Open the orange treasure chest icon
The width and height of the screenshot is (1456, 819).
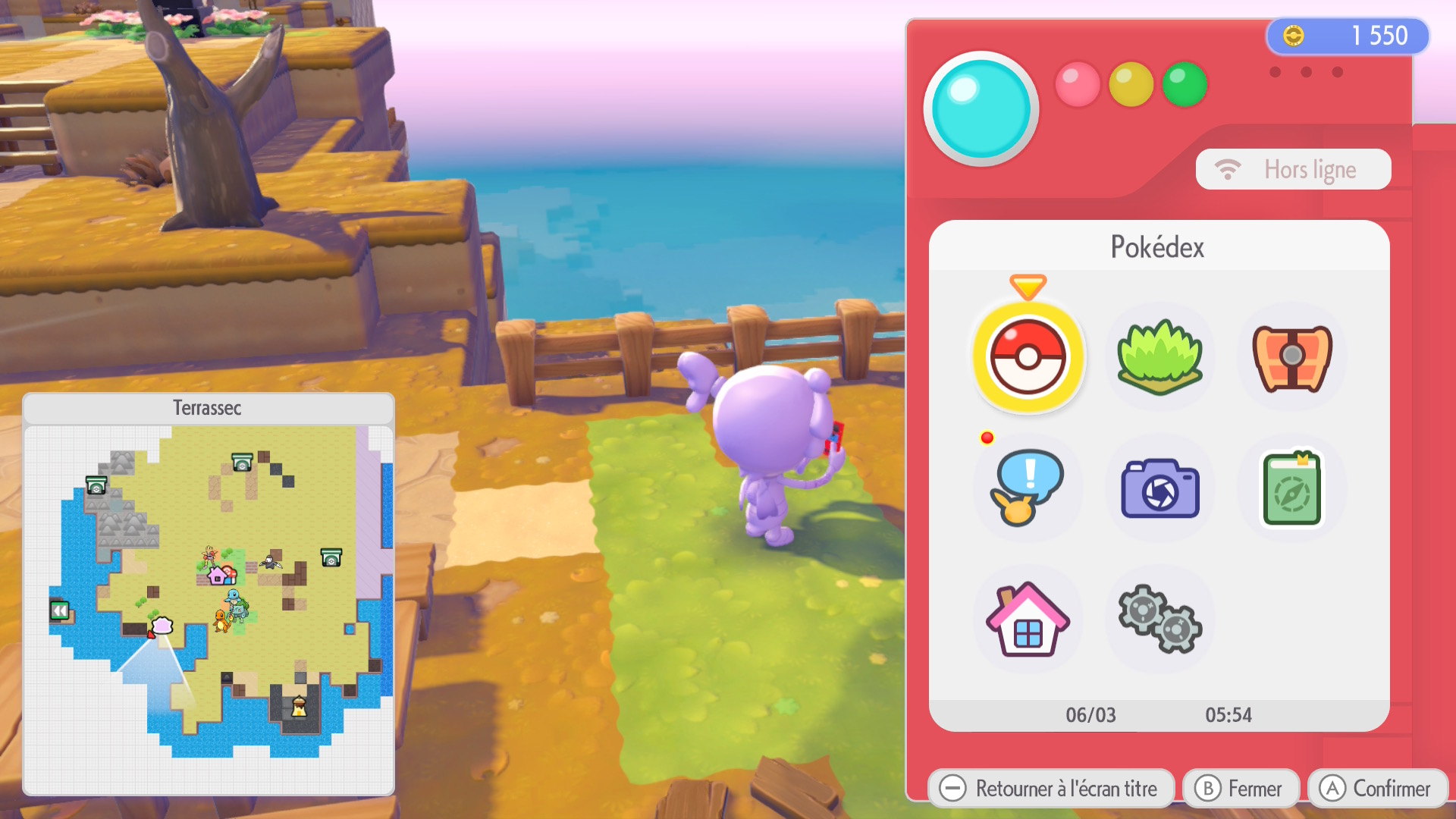point(1291,356)
